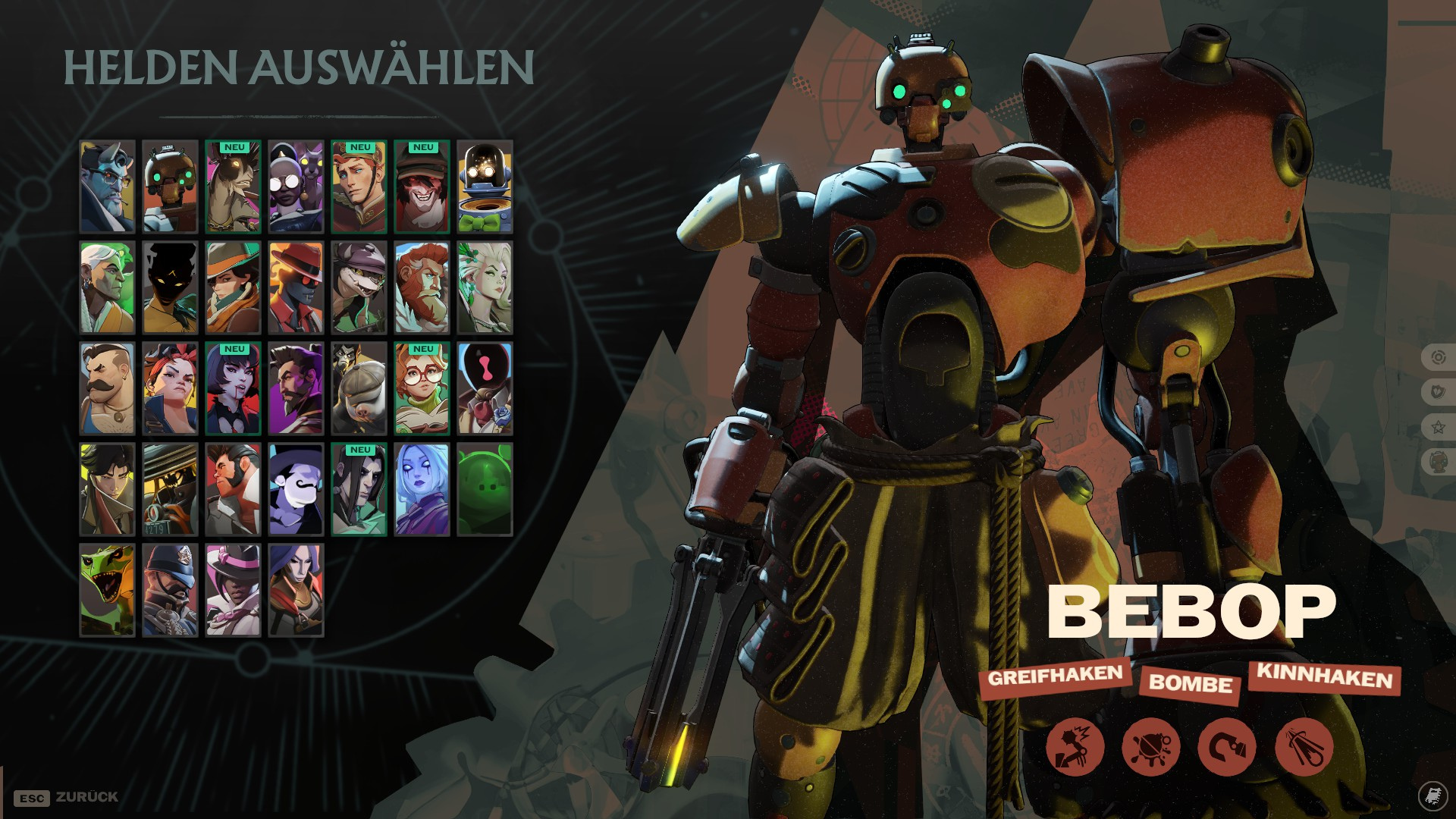The height and width of the screenshot is (819, 1456).
Task: Pick the mustached hero with a shaved undercut
Action: pyautogui.click(x=107, y=388)
